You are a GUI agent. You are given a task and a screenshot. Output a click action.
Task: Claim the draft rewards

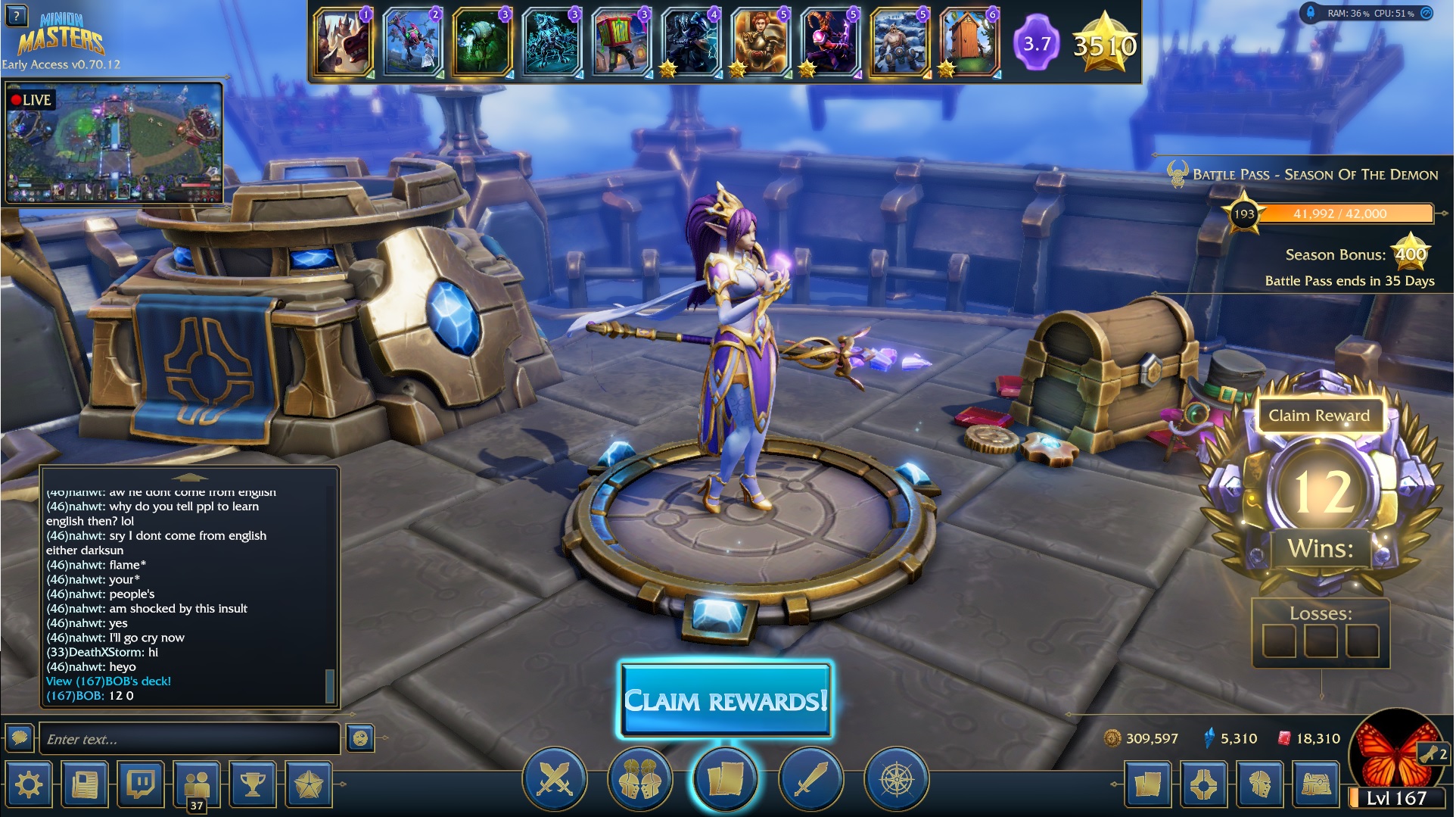click(726, 700)
